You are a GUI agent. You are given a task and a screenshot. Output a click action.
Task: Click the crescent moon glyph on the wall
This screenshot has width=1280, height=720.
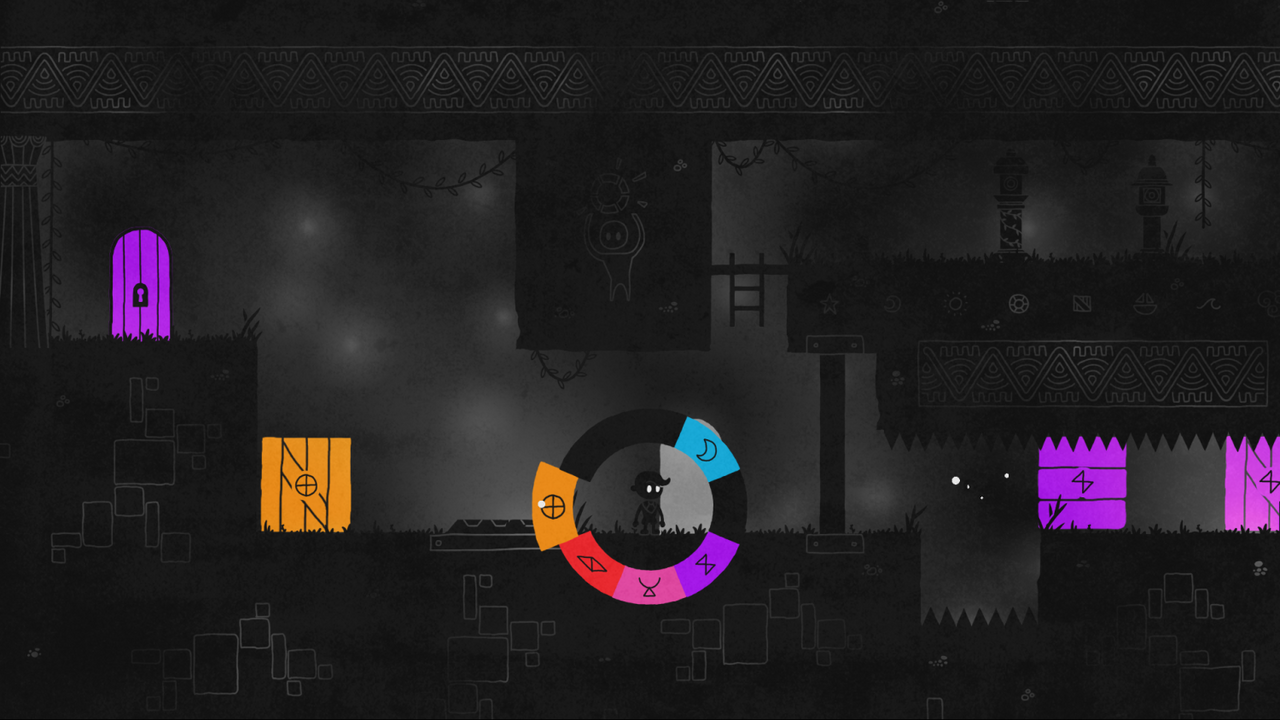pyautogui.click(x=891, y=303)
